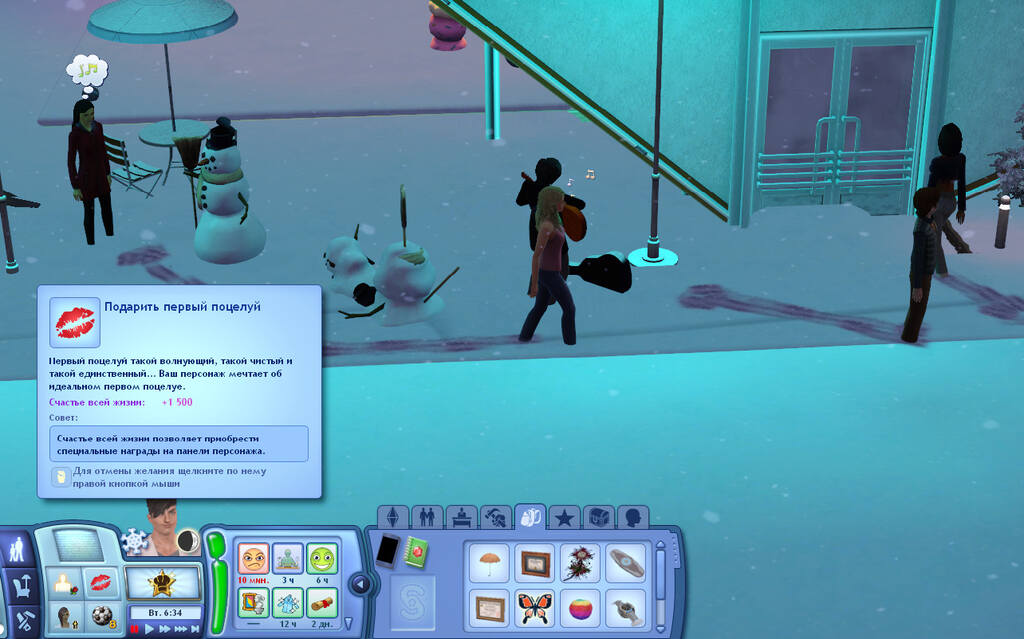Screen dimensions: 1024x639
Task: Select the umbrella in the inventory
Action: (x=489, y=562)
